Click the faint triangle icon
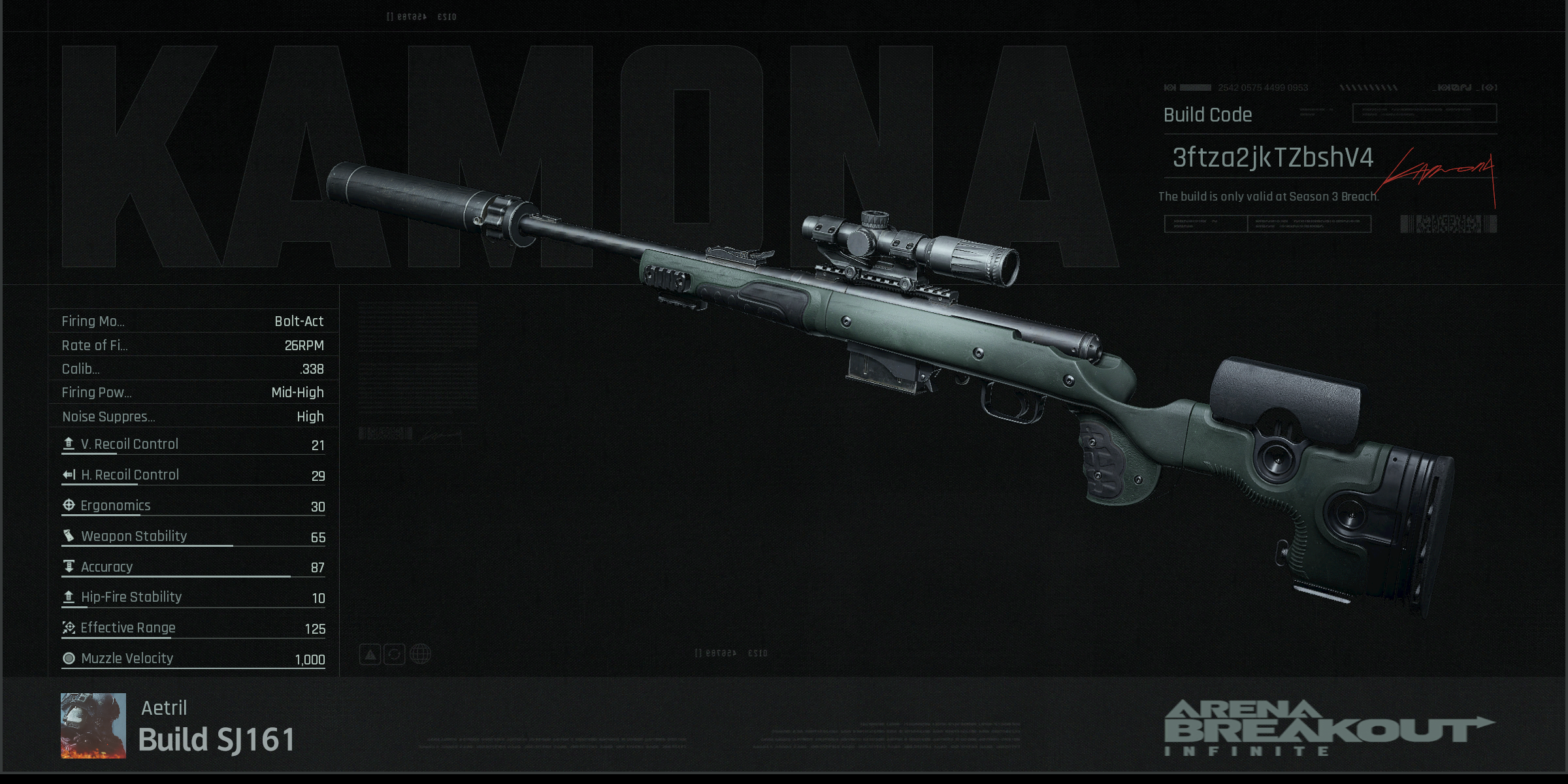 click(x=370, y=654)
